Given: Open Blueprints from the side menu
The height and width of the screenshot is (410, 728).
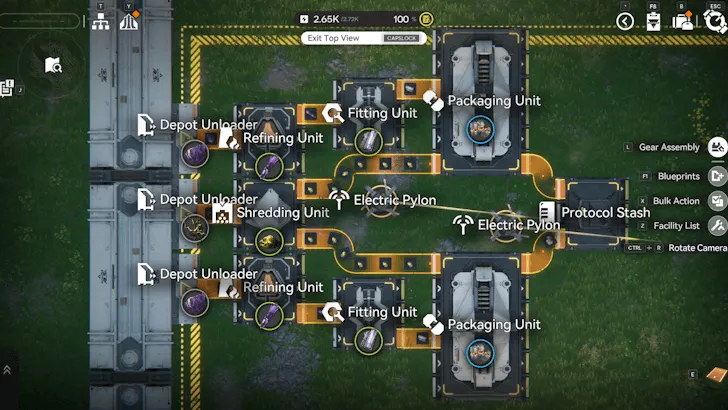Looking at the screenshot, I should 717,175.
